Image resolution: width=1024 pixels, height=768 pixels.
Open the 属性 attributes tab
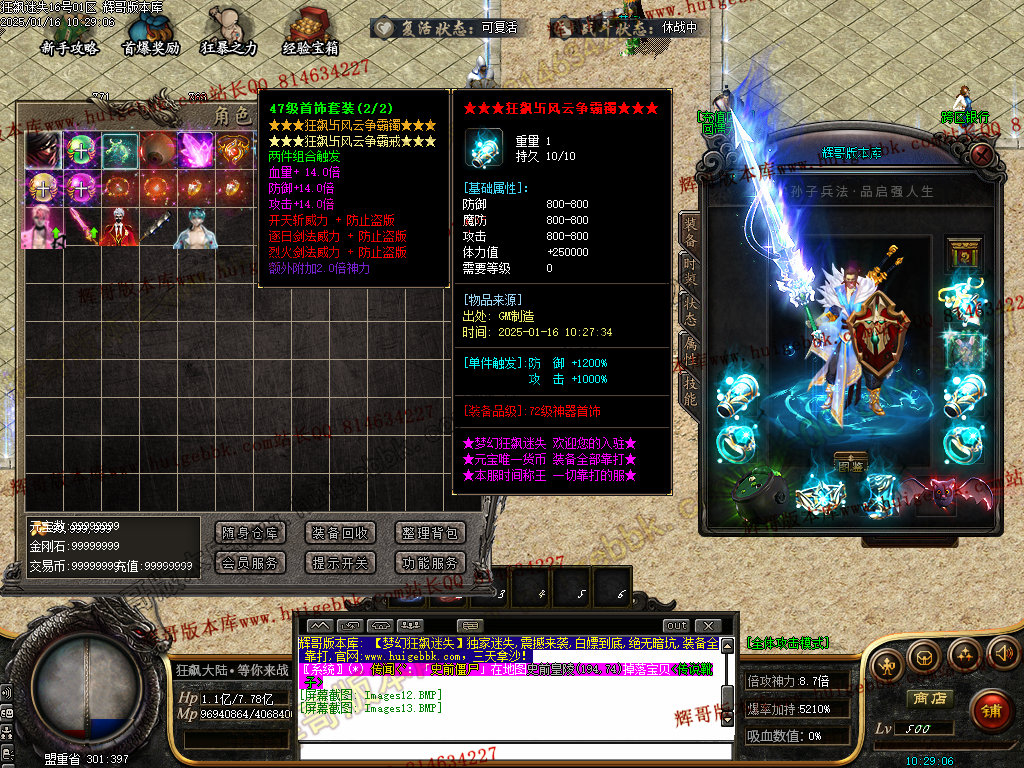(x=689, y=347)
